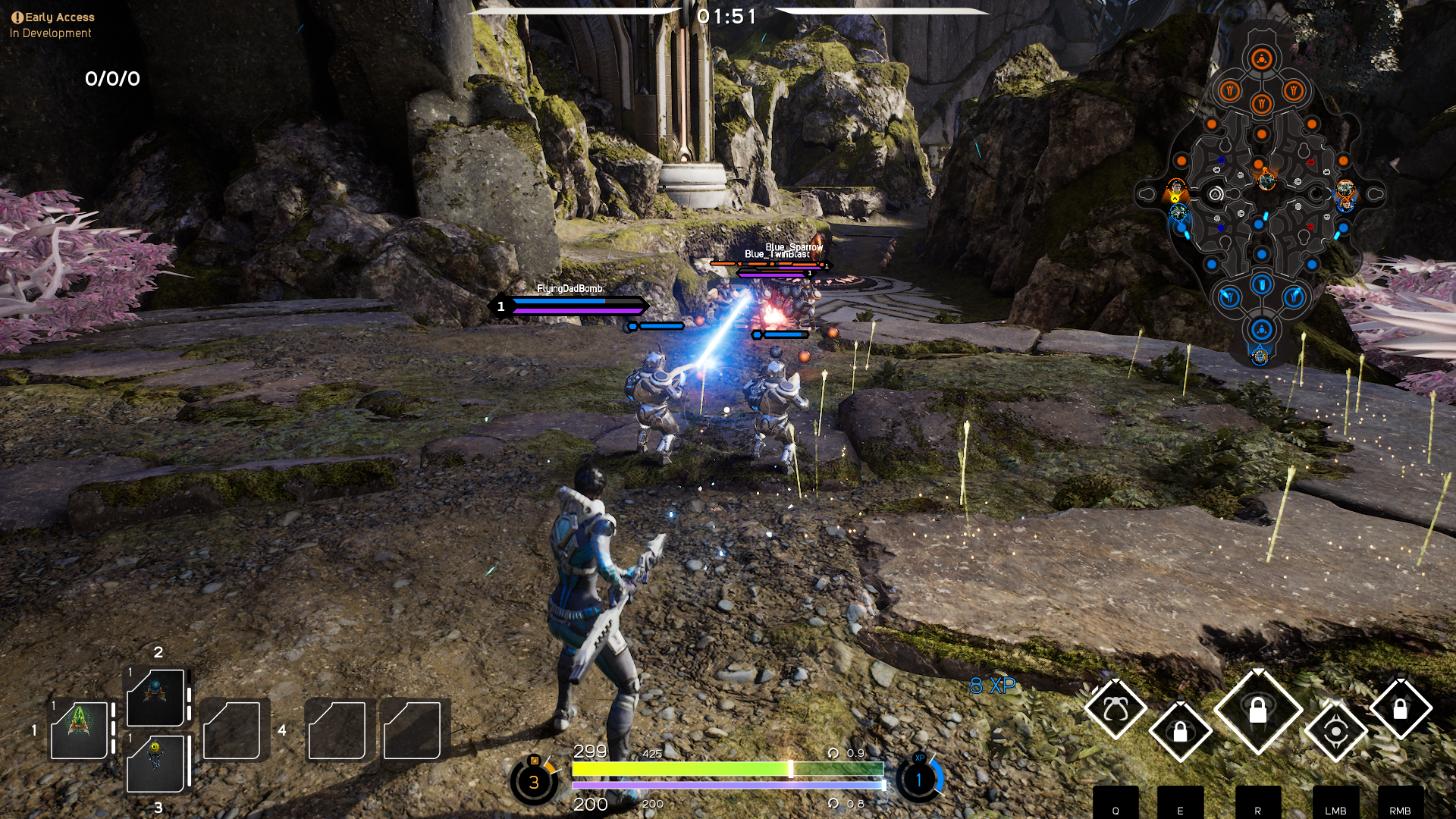Open the orange card points counter
1456x819 pixels.
point(534,781)
